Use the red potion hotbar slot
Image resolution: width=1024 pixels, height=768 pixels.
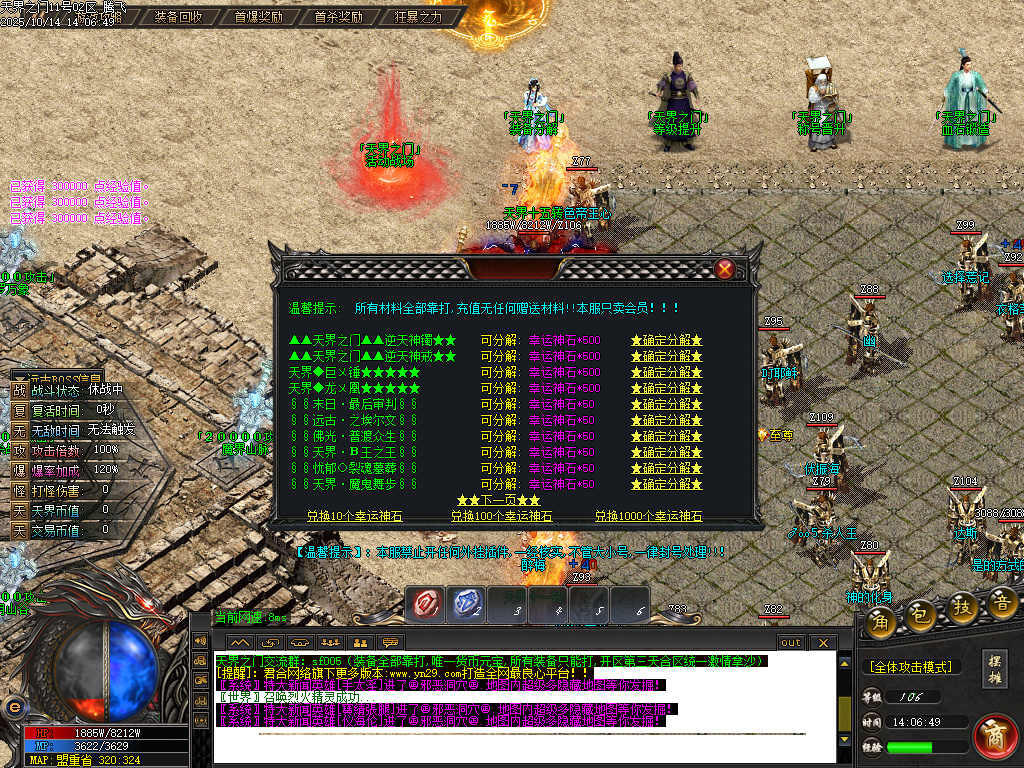(x=427, y=602)
